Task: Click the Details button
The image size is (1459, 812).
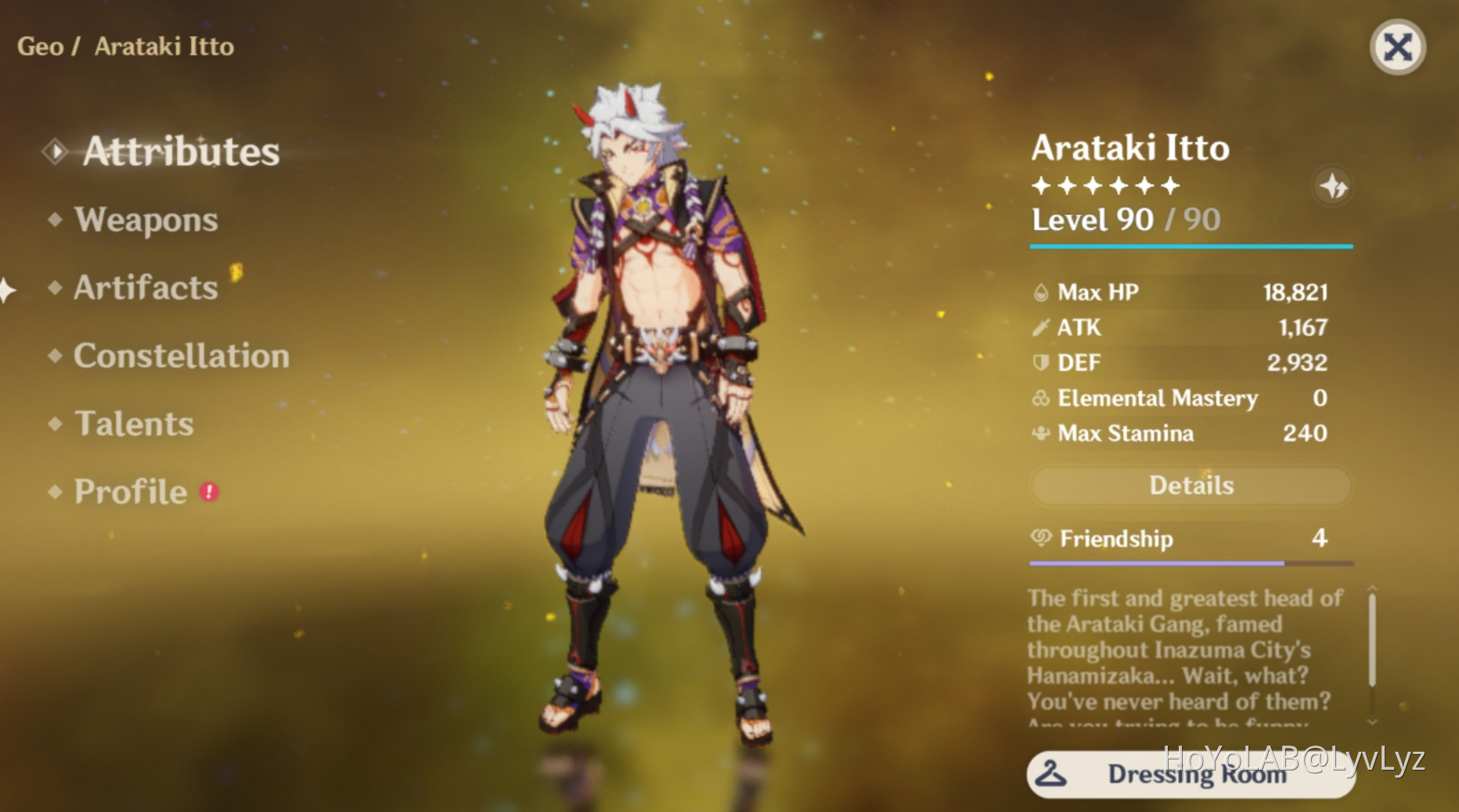Action: point(1191,486)
